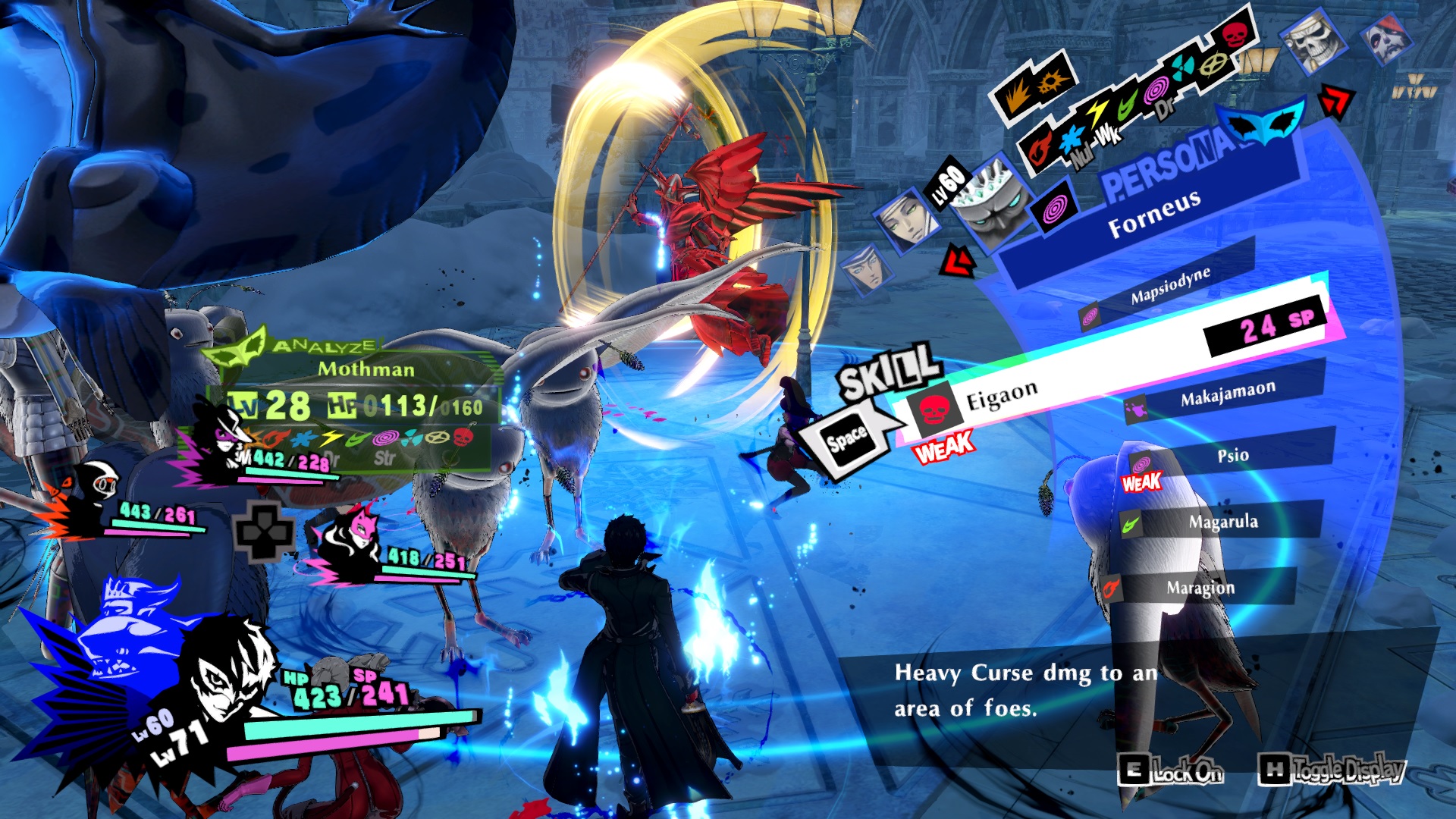Select the Psio skill
1456x819 pixels.
click(x=1232, y=456)
